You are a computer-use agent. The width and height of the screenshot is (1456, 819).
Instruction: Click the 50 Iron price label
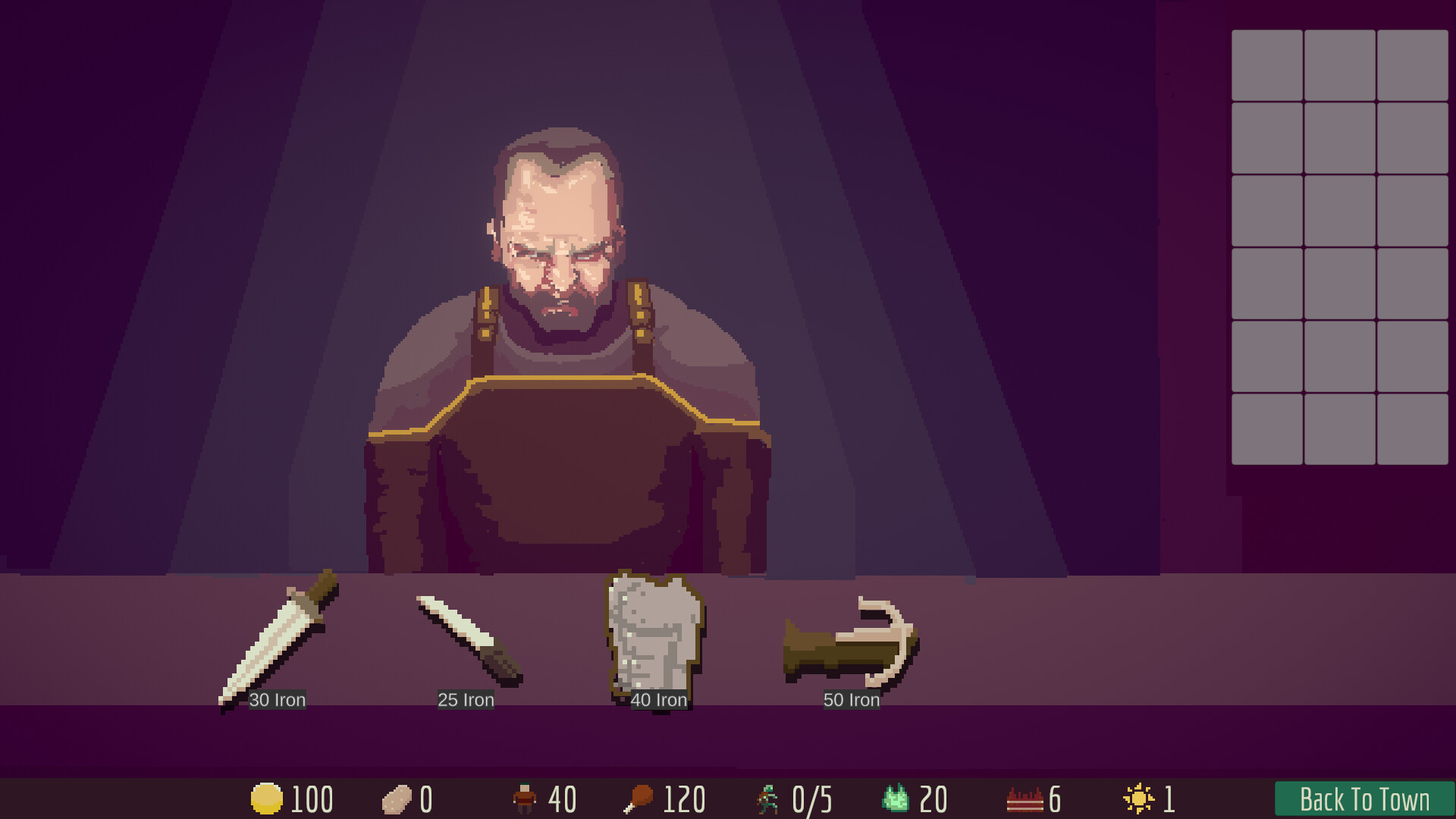(852, 700)
